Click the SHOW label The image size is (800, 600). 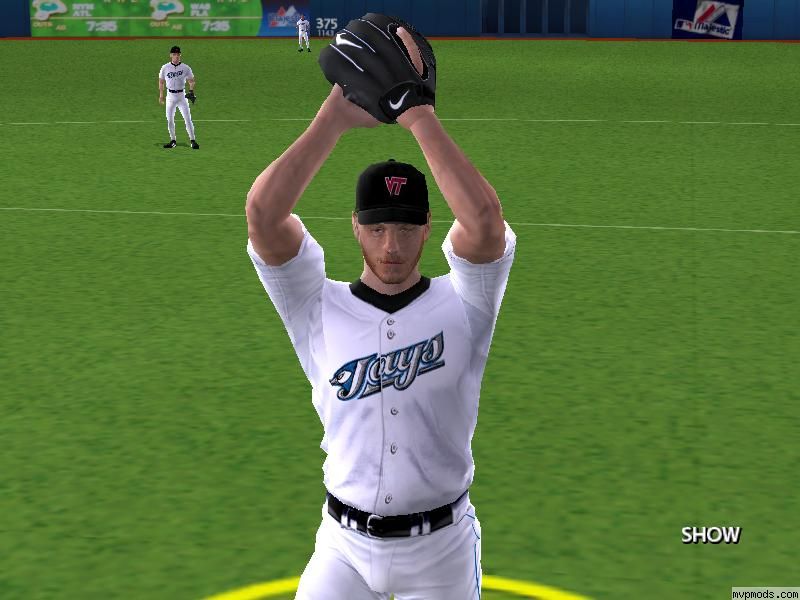tap(710, 535)
